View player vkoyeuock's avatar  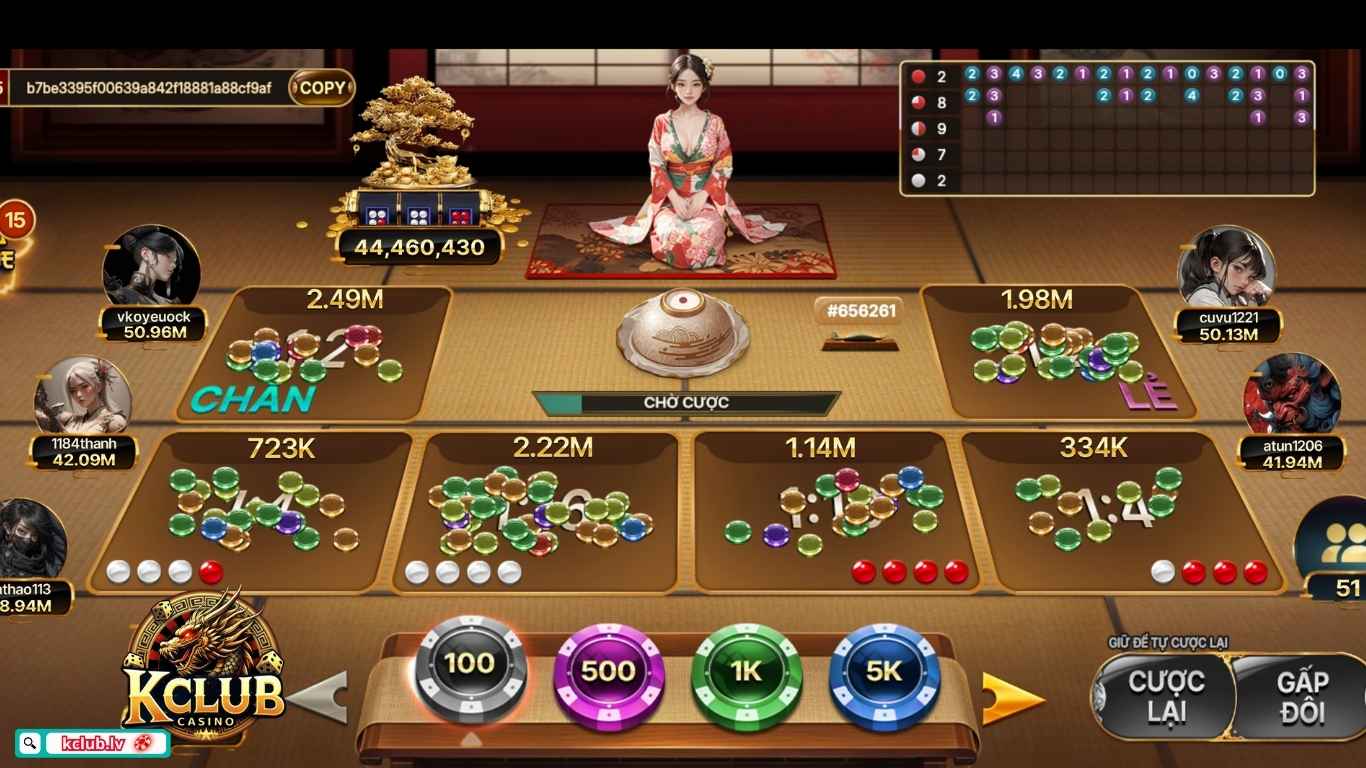(x=152, y=270)
